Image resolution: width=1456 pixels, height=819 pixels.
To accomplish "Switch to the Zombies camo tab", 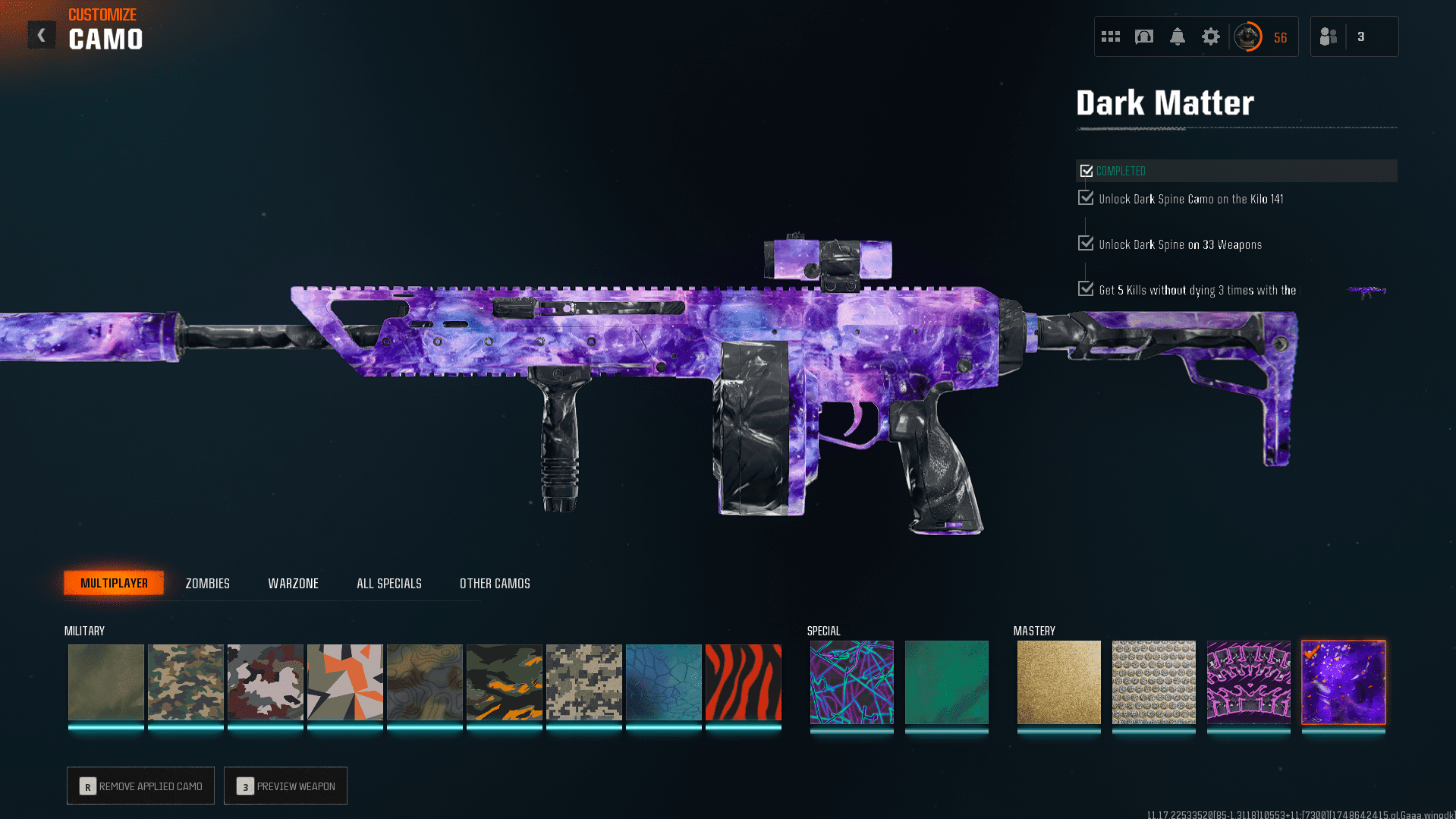I will pos(207,583).
